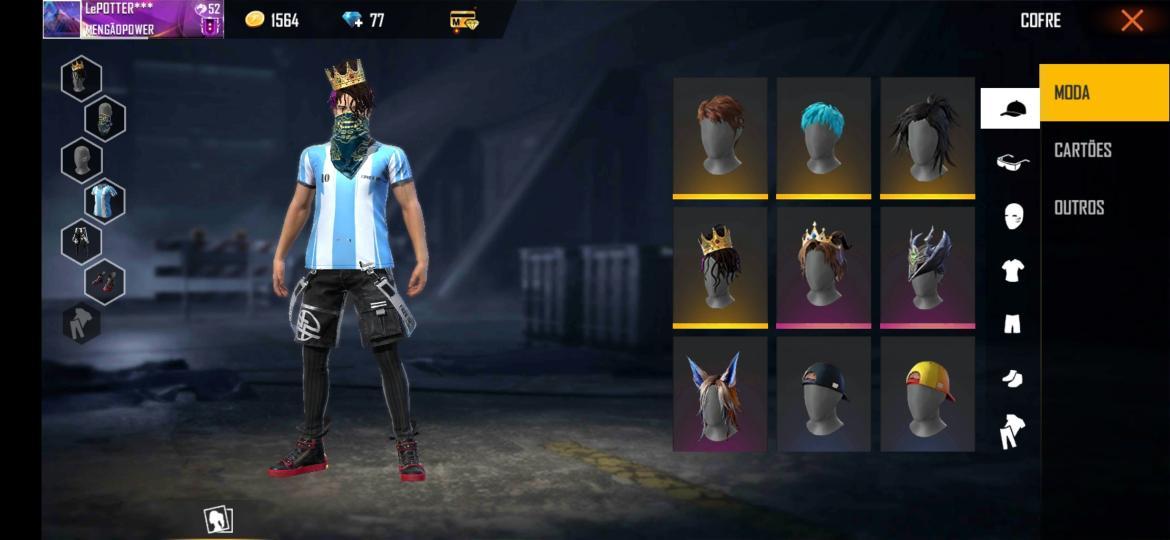Viewport: 1170px width, 540px height.
Task: Switch to the MODA tab
Action: click(x=1104, y=93)
